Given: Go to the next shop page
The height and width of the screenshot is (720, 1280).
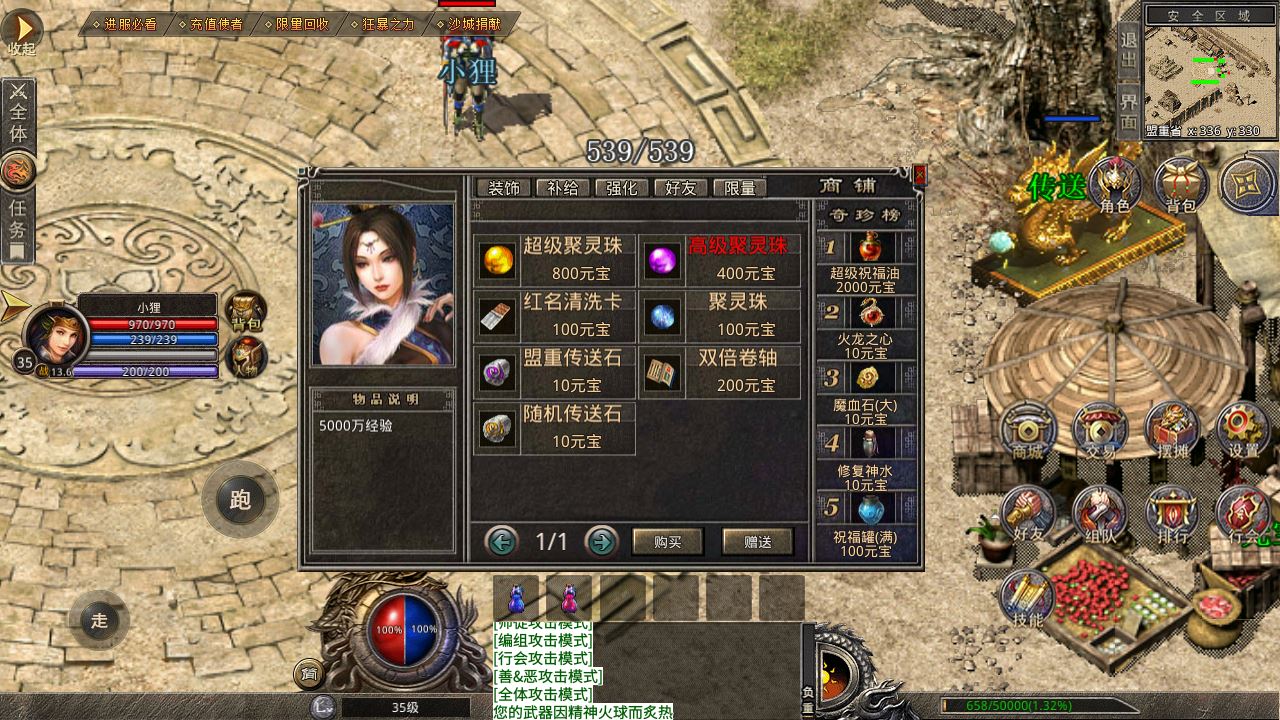Looking at the screenshot, I should [600, 542].
